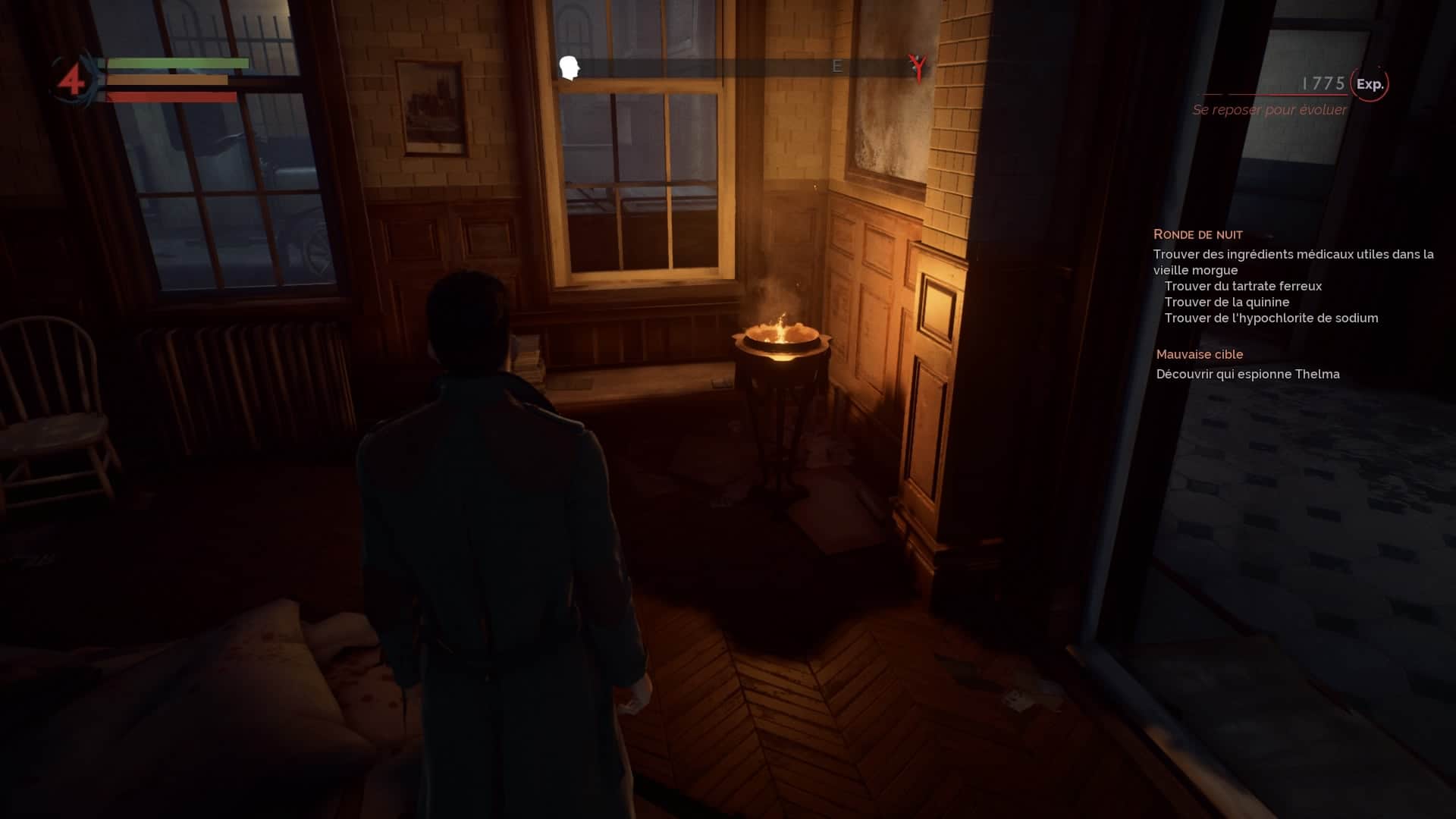
Task: Click the red level 4 emblem
Action: click(72, 80)
